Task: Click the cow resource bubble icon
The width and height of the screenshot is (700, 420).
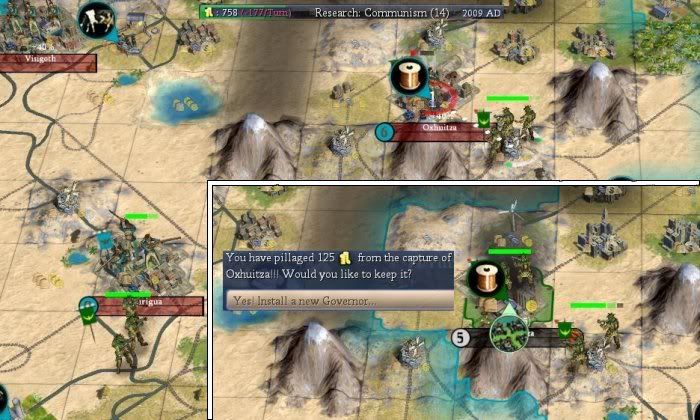Action: tap(96, 18)
